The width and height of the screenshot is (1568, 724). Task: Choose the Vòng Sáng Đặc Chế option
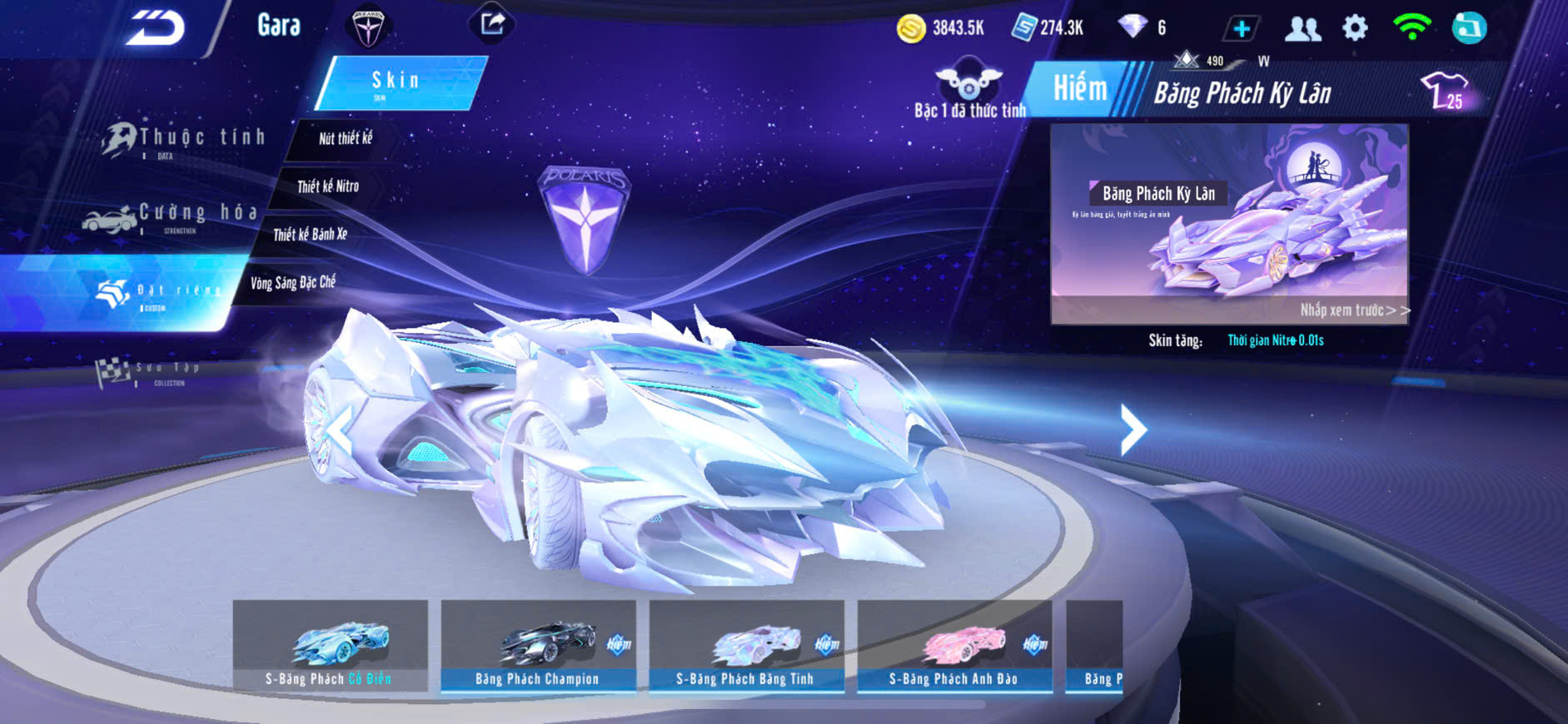tap(292, 283)
